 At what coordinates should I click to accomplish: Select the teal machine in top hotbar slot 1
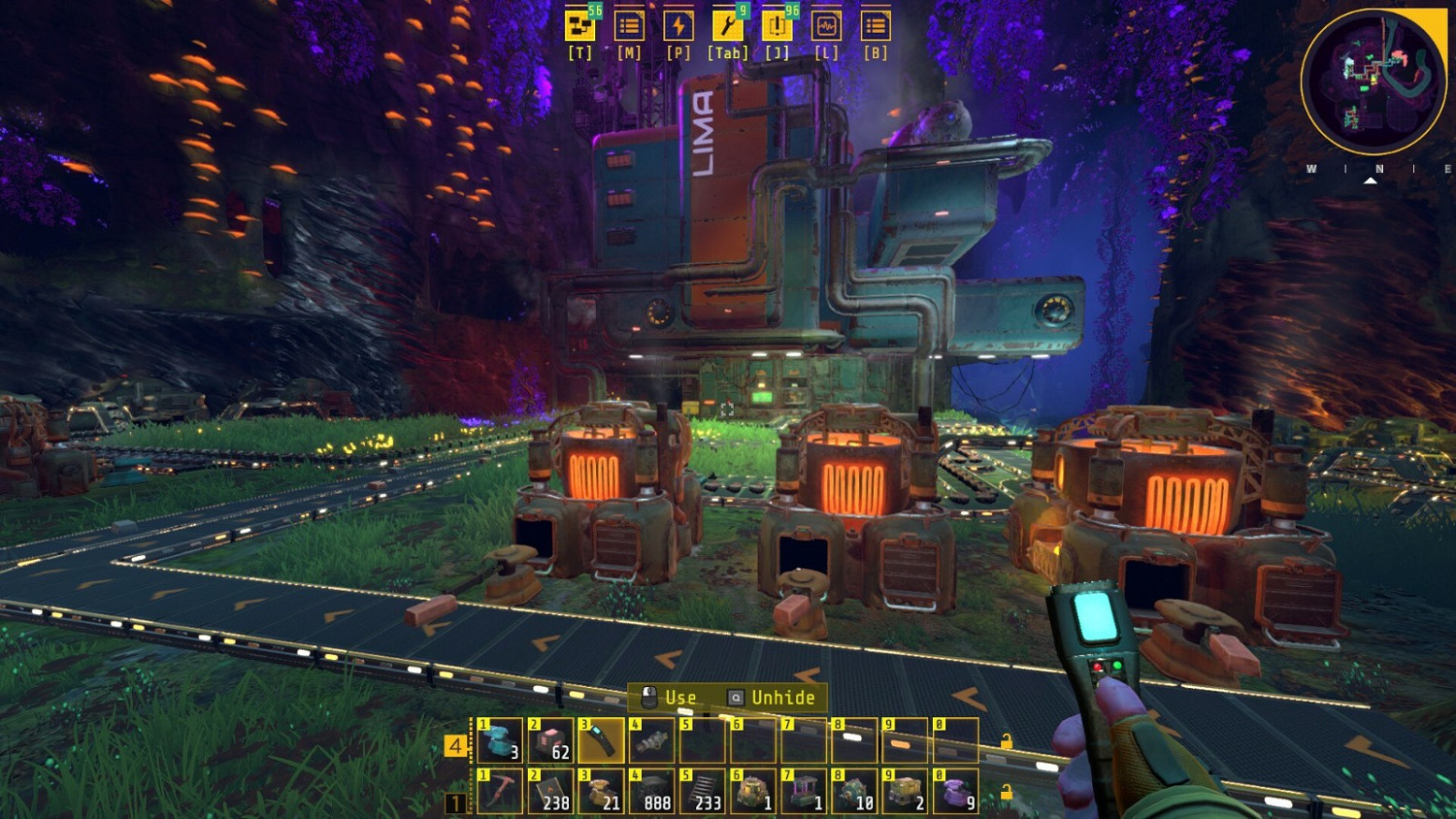pyautogui.click(x=498, y=740)
